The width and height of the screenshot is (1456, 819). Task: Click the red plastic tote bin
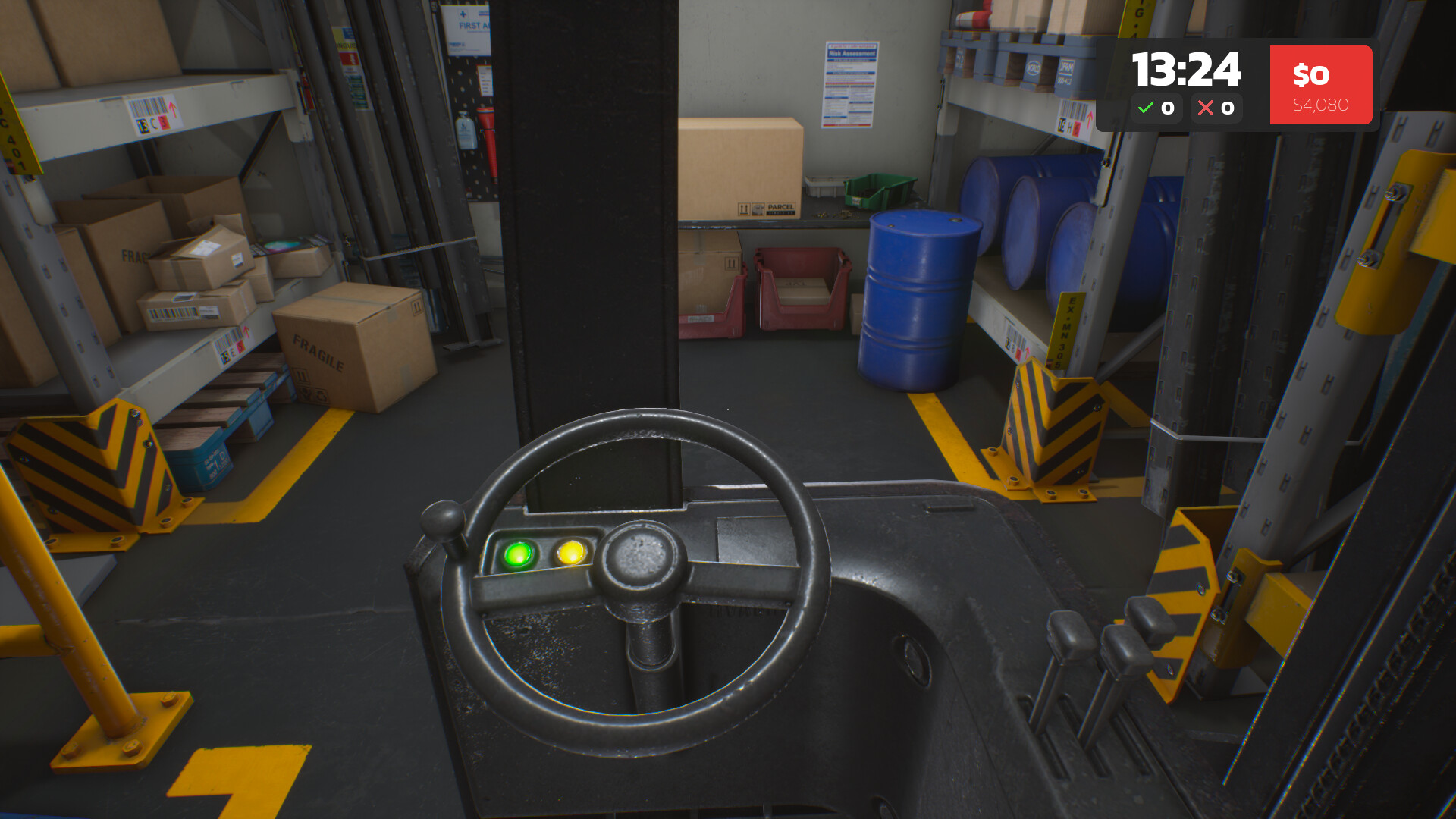click(802, 288)
